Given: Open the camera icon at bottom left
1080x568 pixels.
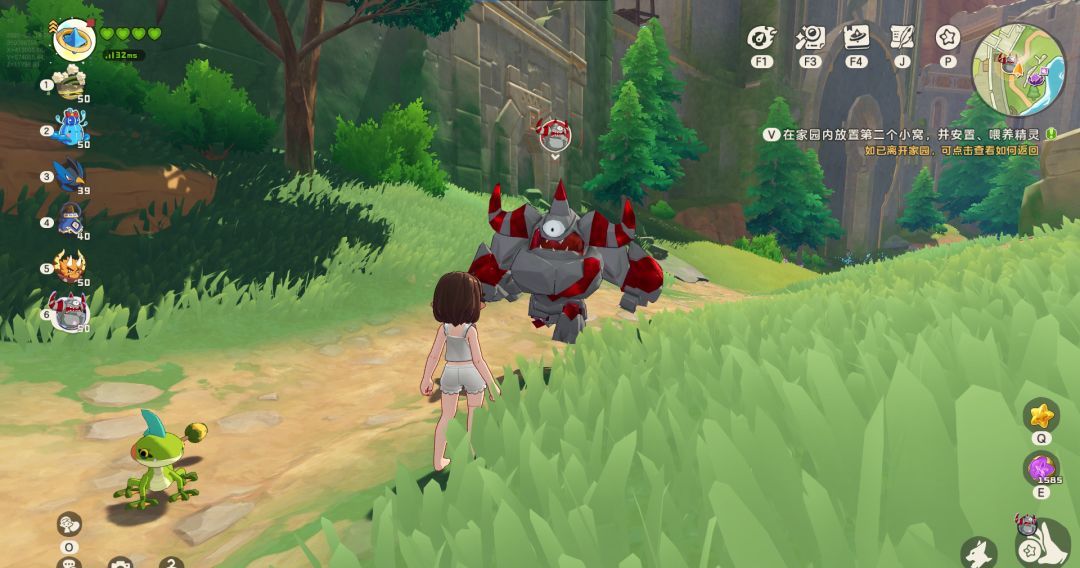Looking at the screenshot, I should pos(120,563).
